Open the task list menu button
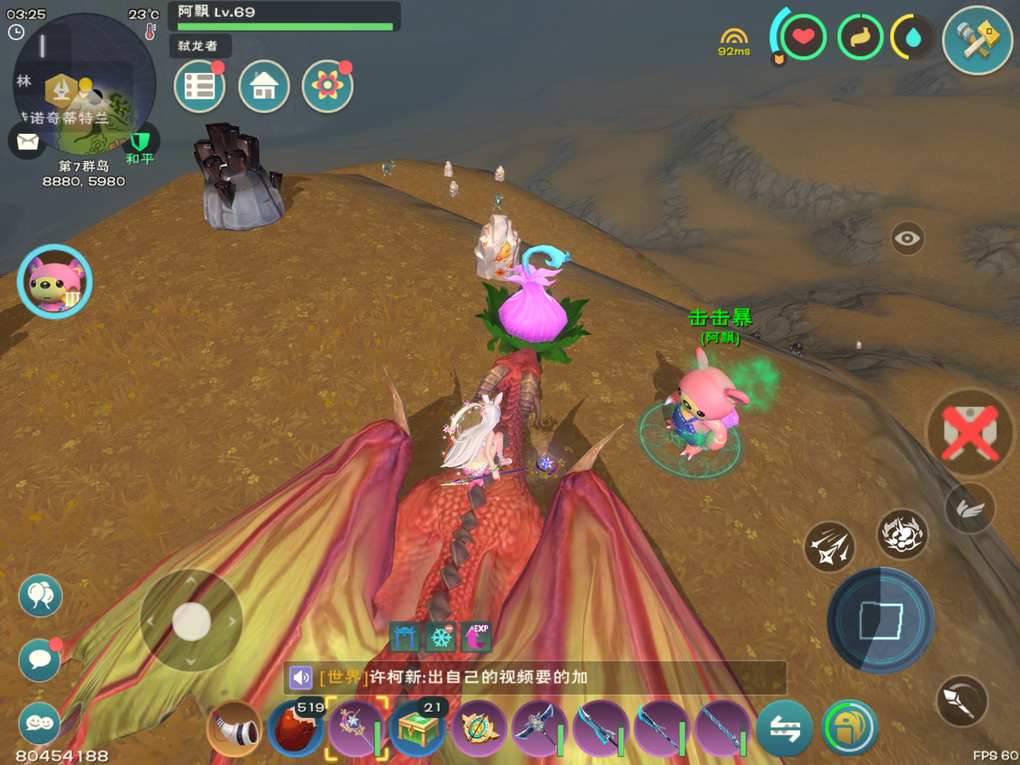The width and height of the screenshot is (1020, 765). [x=199, y=87]
